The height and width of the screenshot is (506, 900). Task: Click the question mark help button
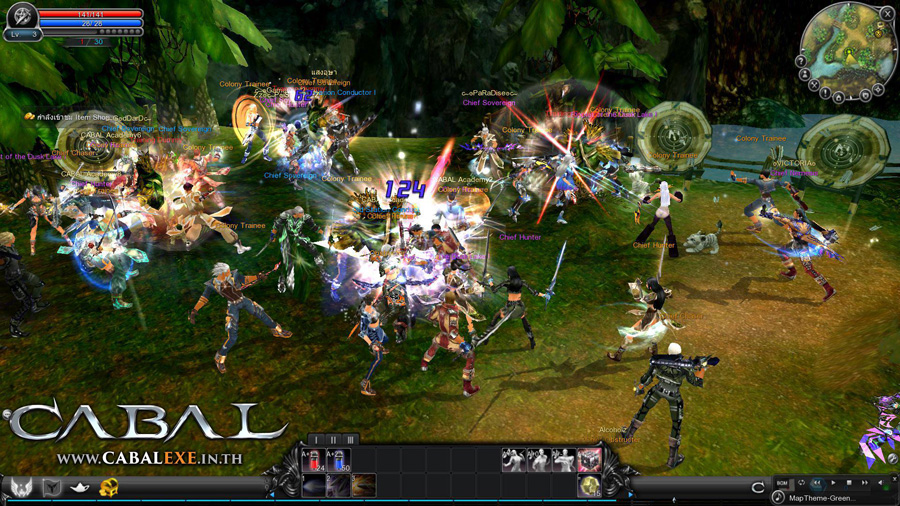(x=800, y=61)
